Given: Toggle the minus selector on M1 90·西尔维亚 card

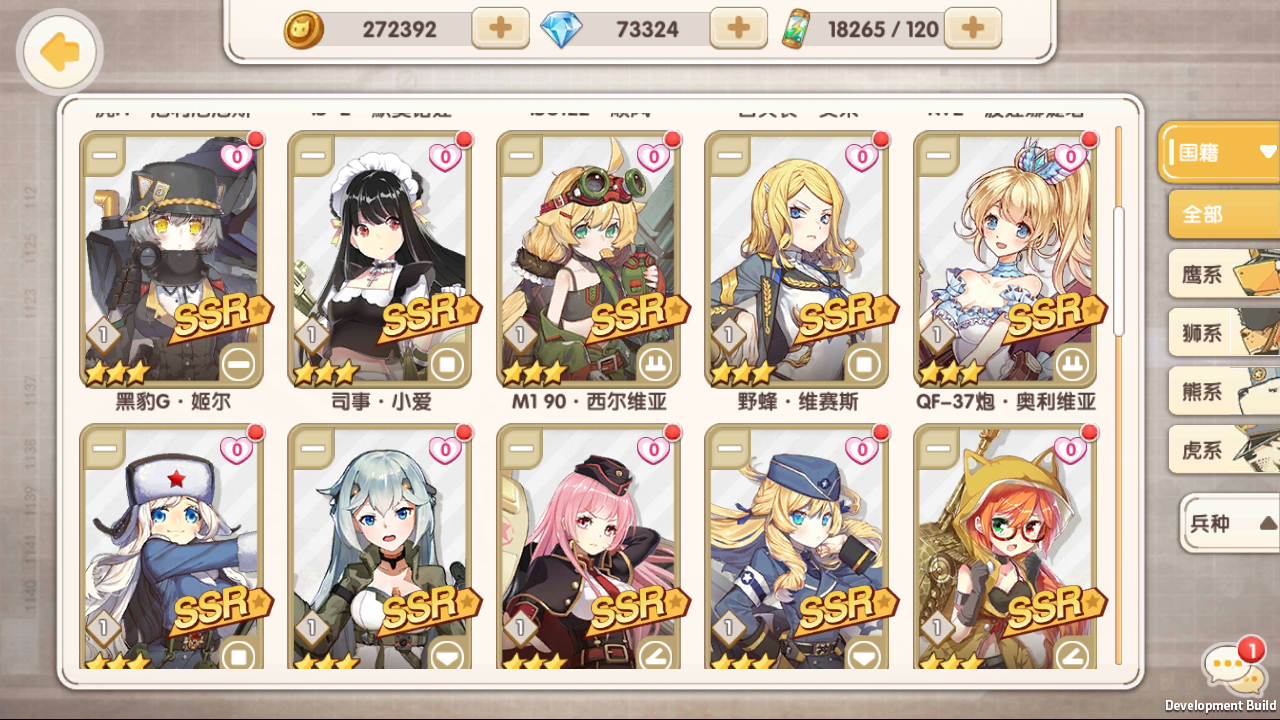Looking at the screenshot, I should click(x=522, y=156).
